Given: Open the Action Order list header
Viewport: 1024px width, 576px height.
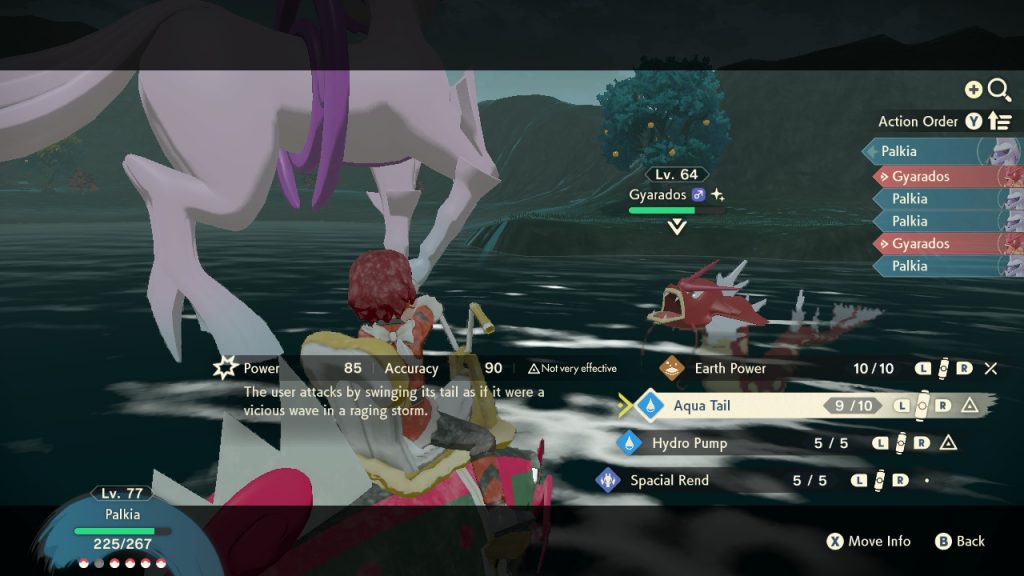Looking at the screenshot, I should (x=918, y=121).
